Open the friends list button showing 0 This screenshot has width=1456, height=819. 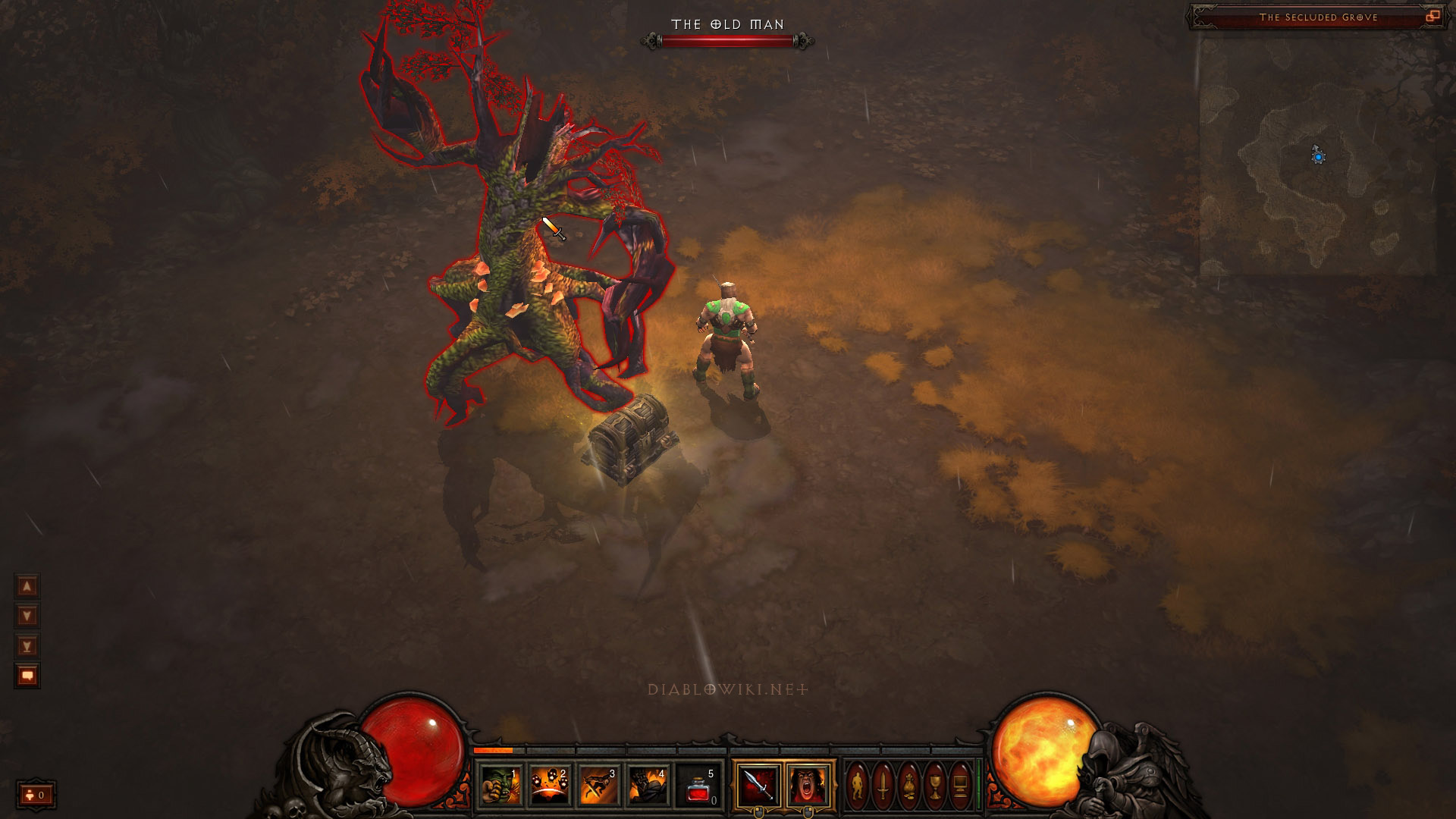pyautogui.click(x=36, y=795)
